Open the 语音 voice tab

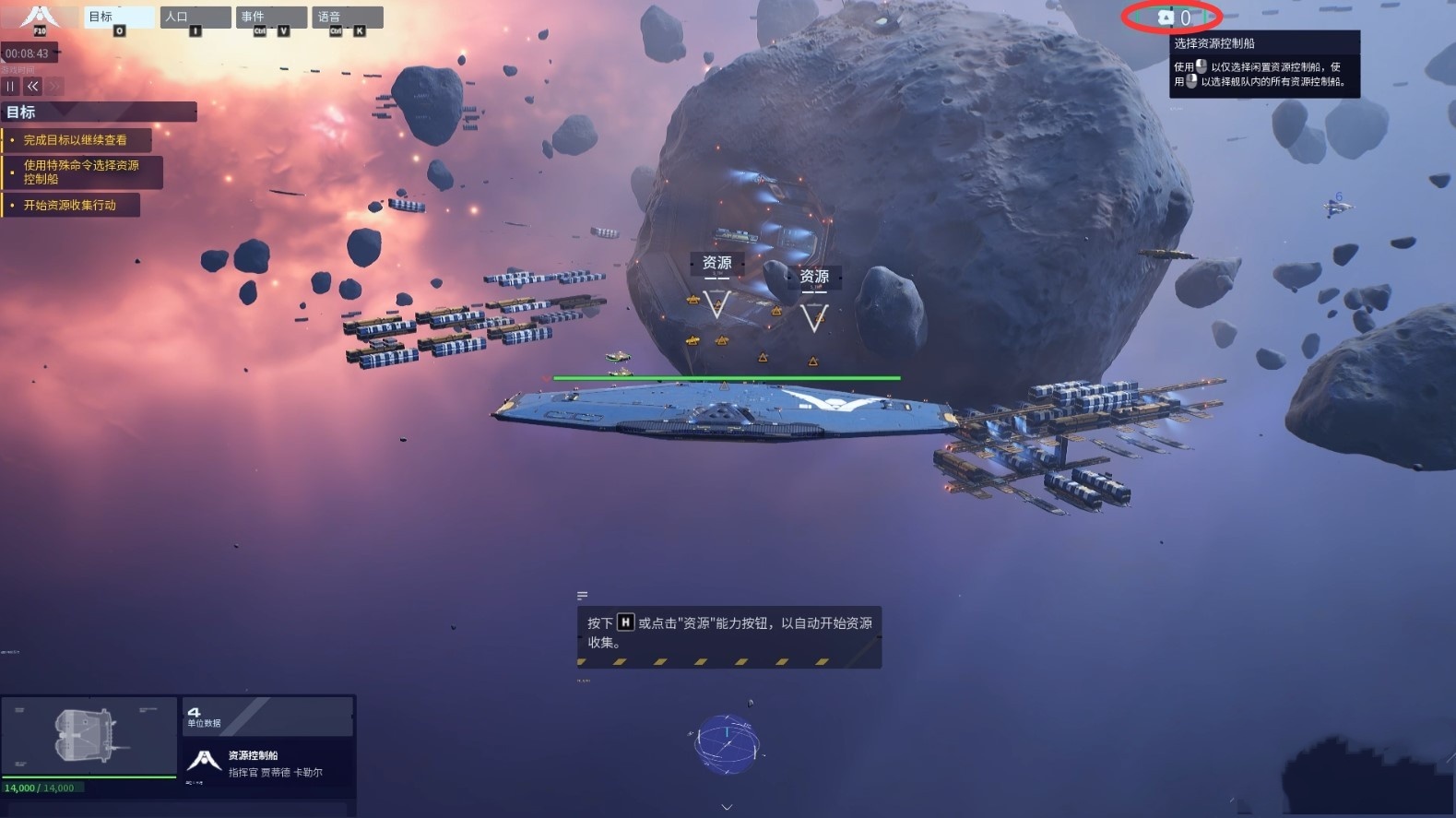point(347,18)
